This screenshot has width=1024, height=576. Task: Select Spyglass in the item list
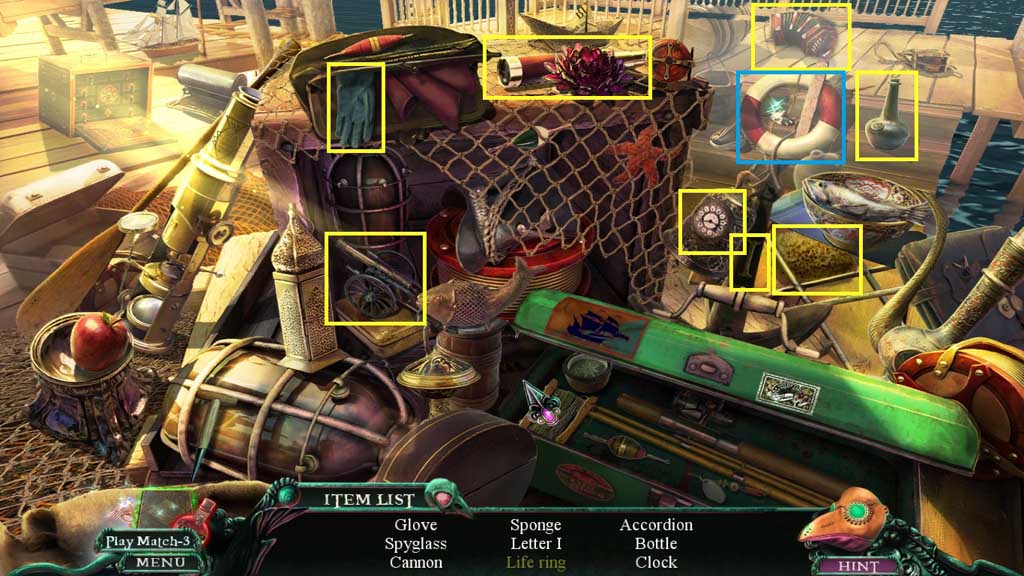(415, 544)
